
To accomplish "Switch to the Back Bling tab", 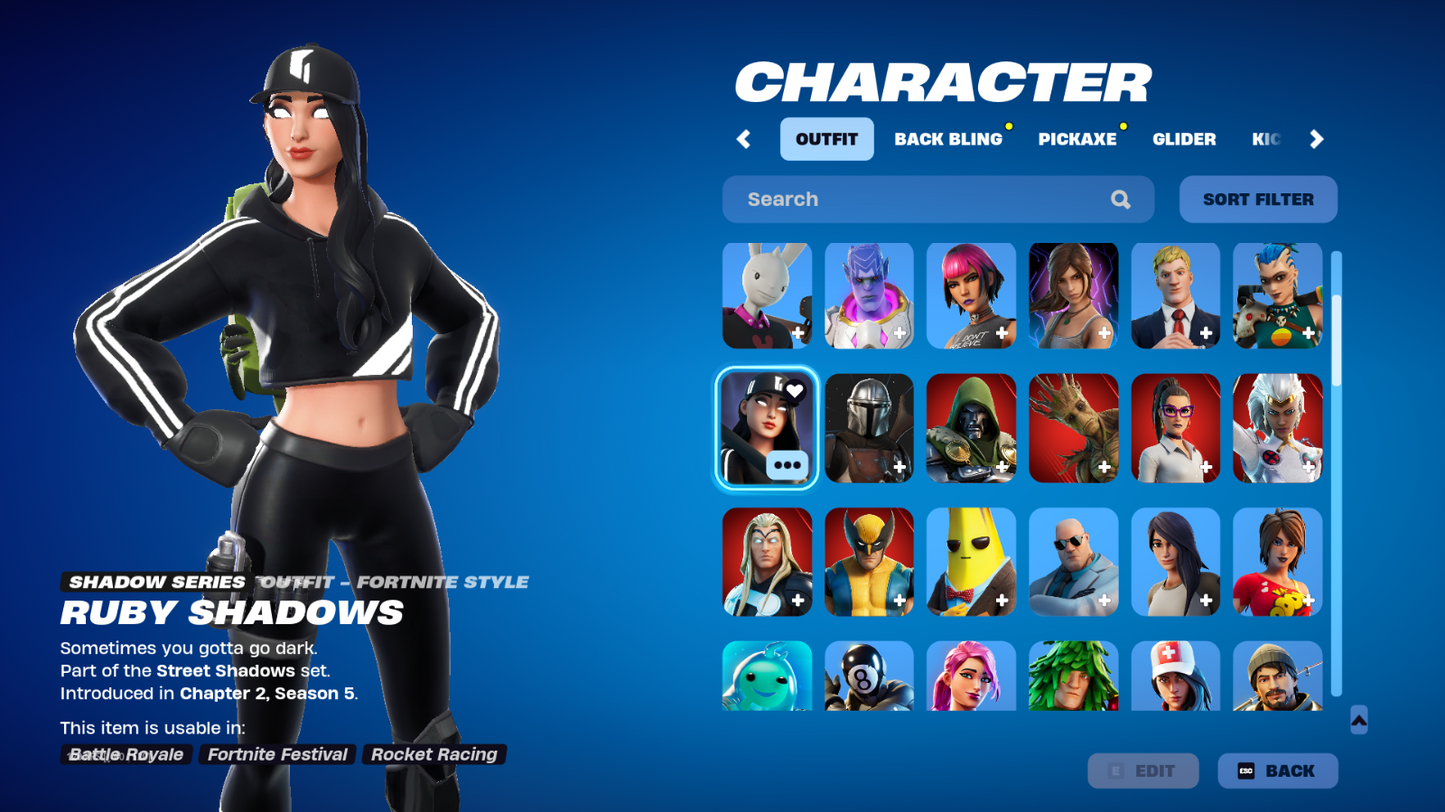I will tap(947, 139).
